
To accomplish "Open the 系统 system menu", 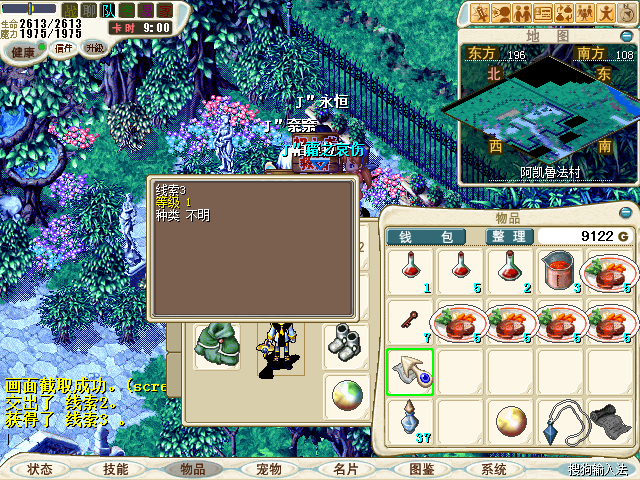I will [494, 468].
